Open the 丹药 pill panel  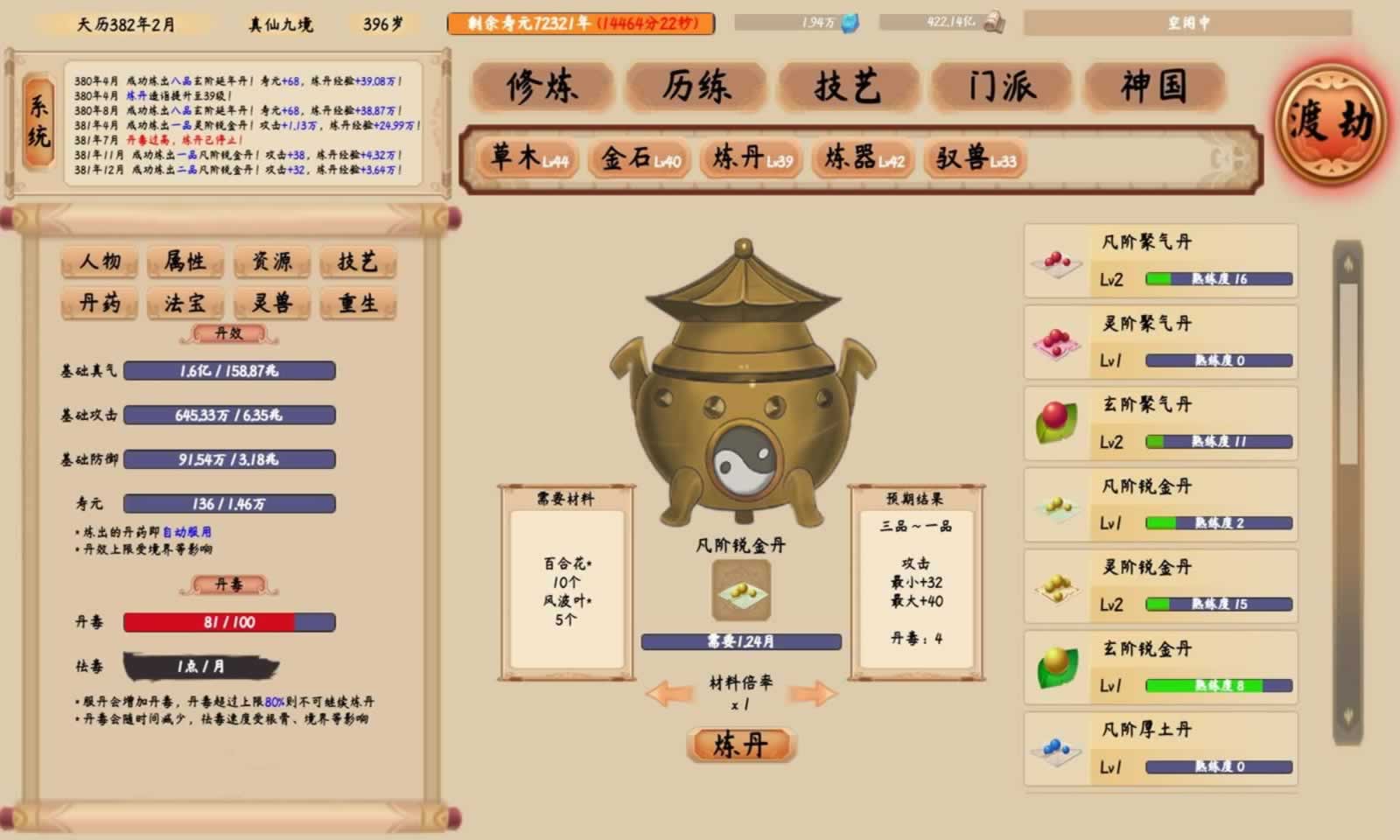pyautogui.click(x=98, y=303)
